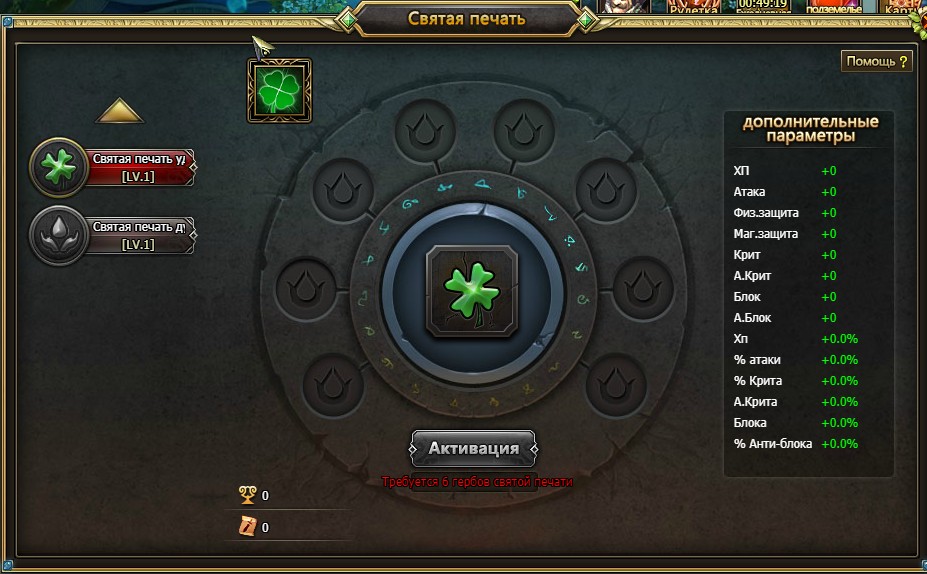Click the golden up arrow above seal list
The height and width of the screenshot is (574, 927).
click(119, 110)
